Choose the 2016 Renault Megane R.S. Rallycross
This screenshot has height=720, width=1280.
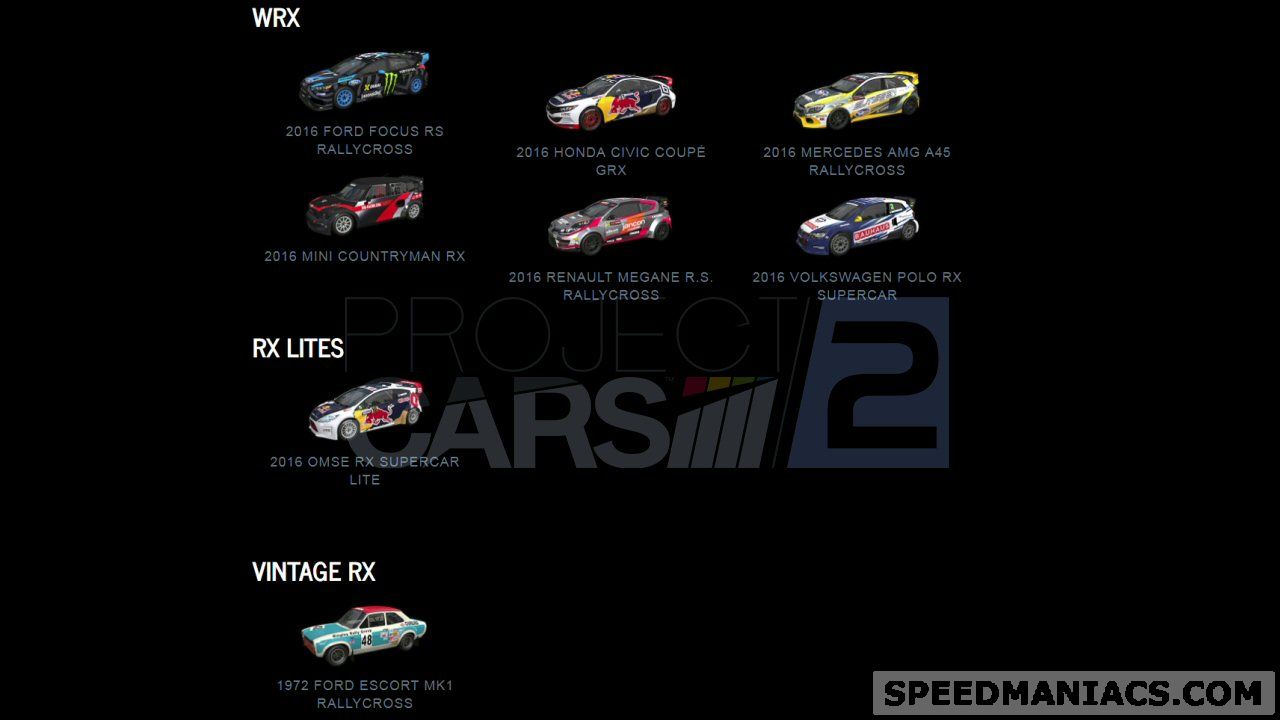pyautogui.click(x=610, y=225)
